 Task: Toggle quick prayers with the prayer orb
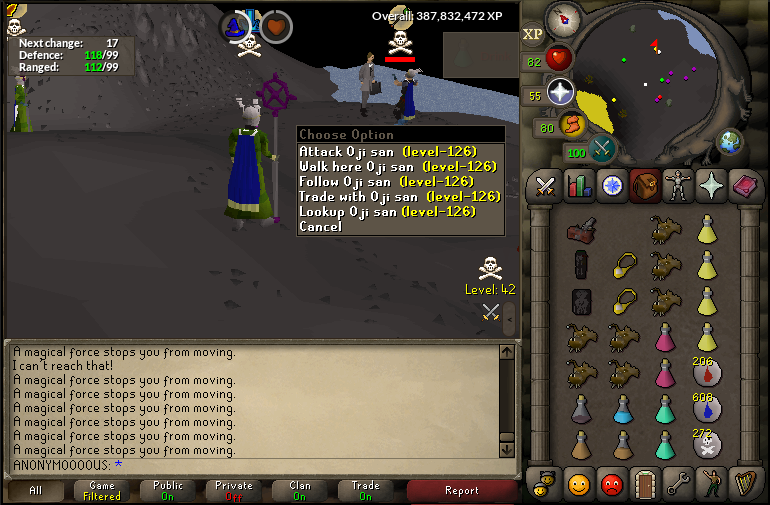pyautogui.click(x=560, y=93)
